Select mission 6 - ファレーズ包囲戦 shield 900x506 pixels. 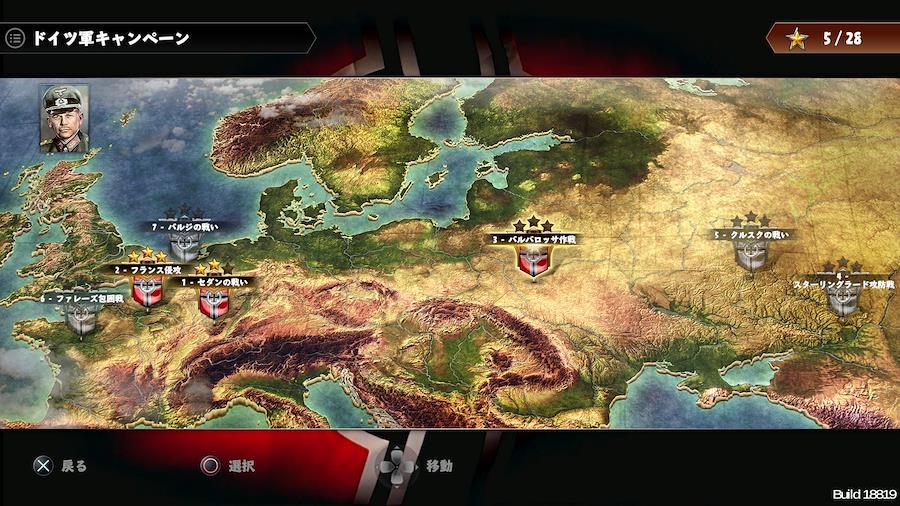point(82,317)
